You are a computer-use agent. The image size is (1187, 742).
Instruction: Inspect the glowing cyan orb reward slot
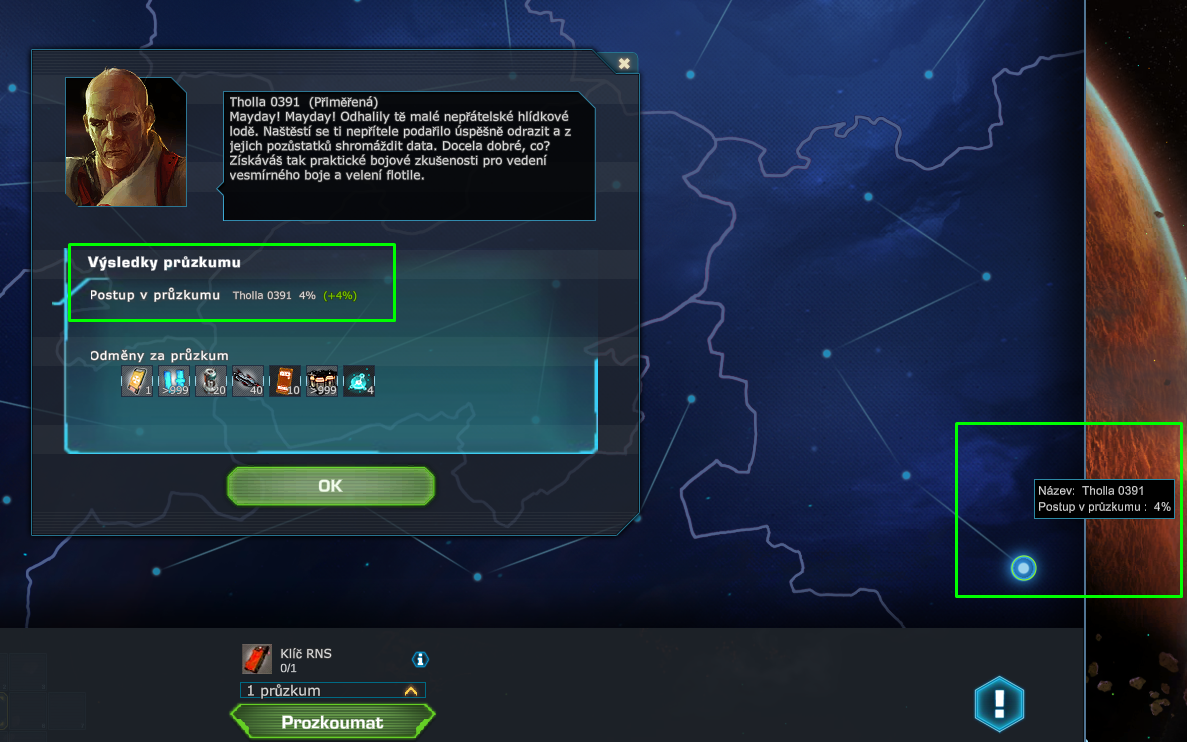click(x=359, y=381)
